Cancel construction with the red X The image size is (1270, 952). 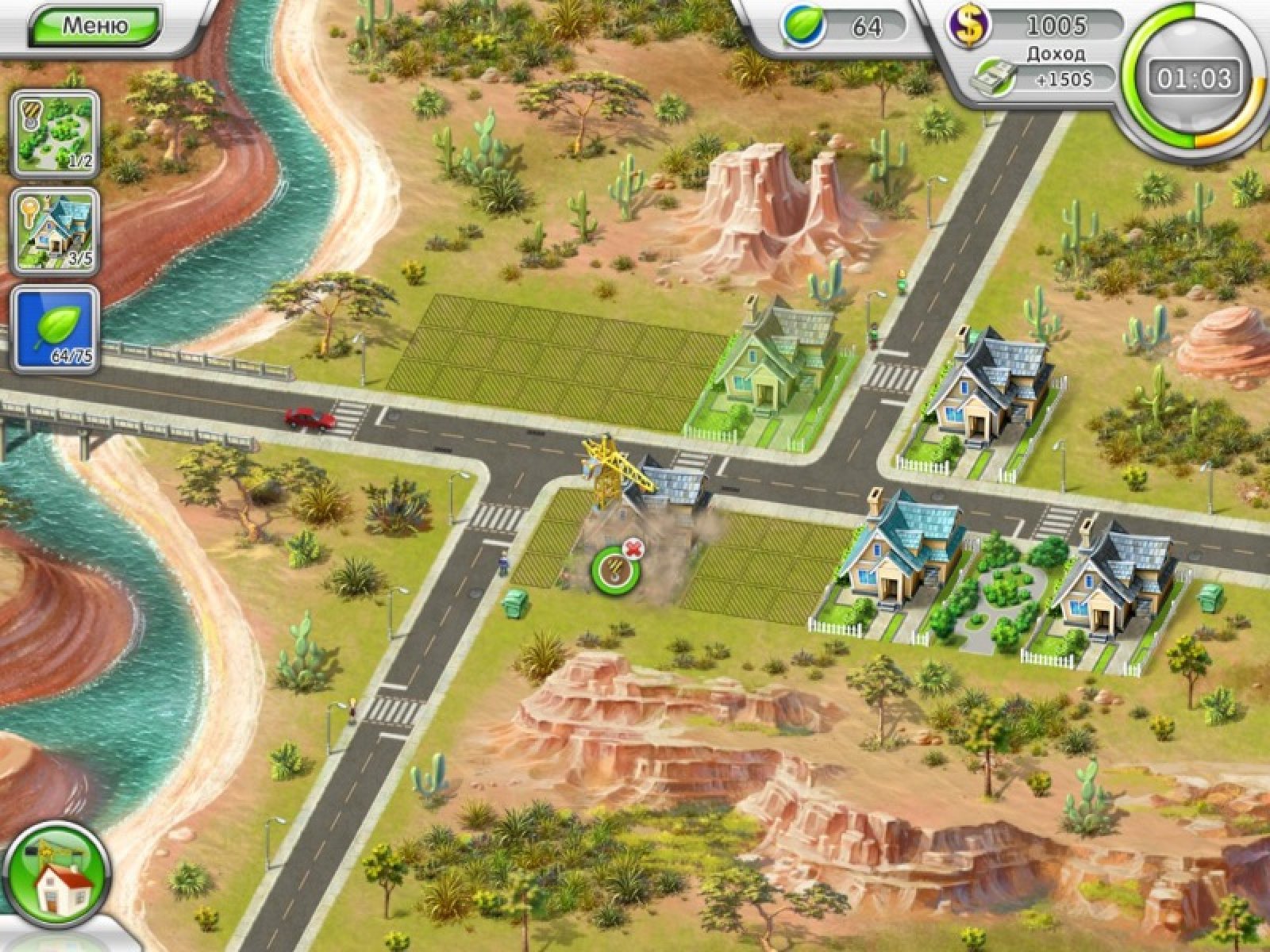click(633, 547)
